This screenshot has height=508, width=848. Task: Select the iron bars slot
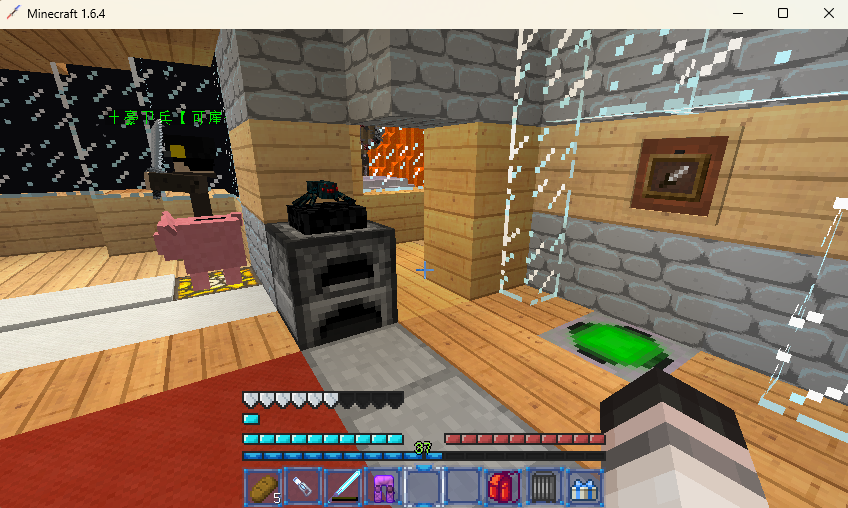541,488
